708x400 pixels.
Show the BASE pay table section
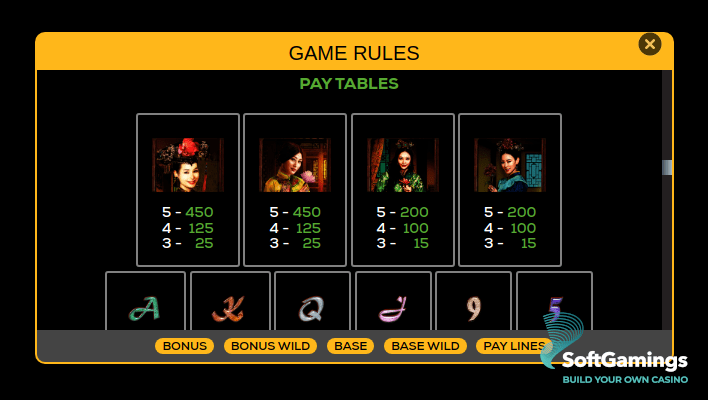click(350, 346)
